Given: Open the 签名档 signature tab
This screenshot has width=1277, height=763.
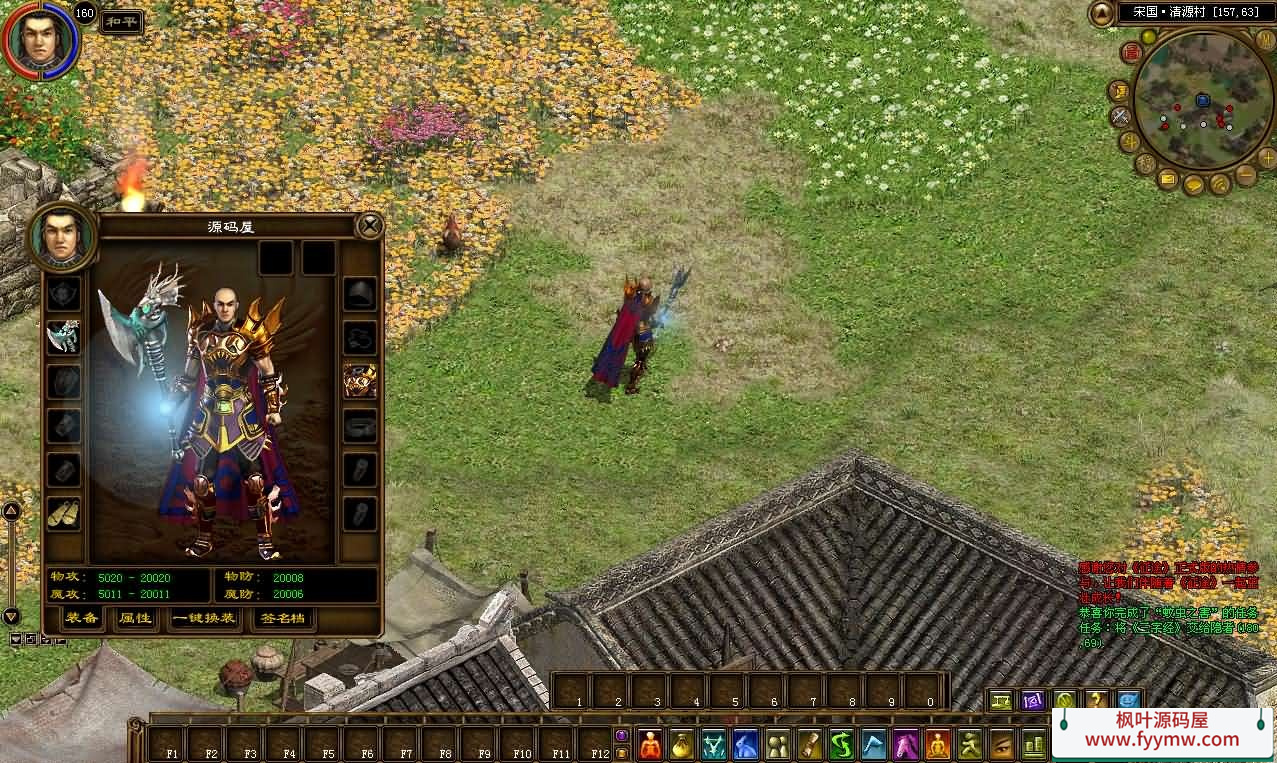Looking at the screenshot, I should [x=283, y=618].
